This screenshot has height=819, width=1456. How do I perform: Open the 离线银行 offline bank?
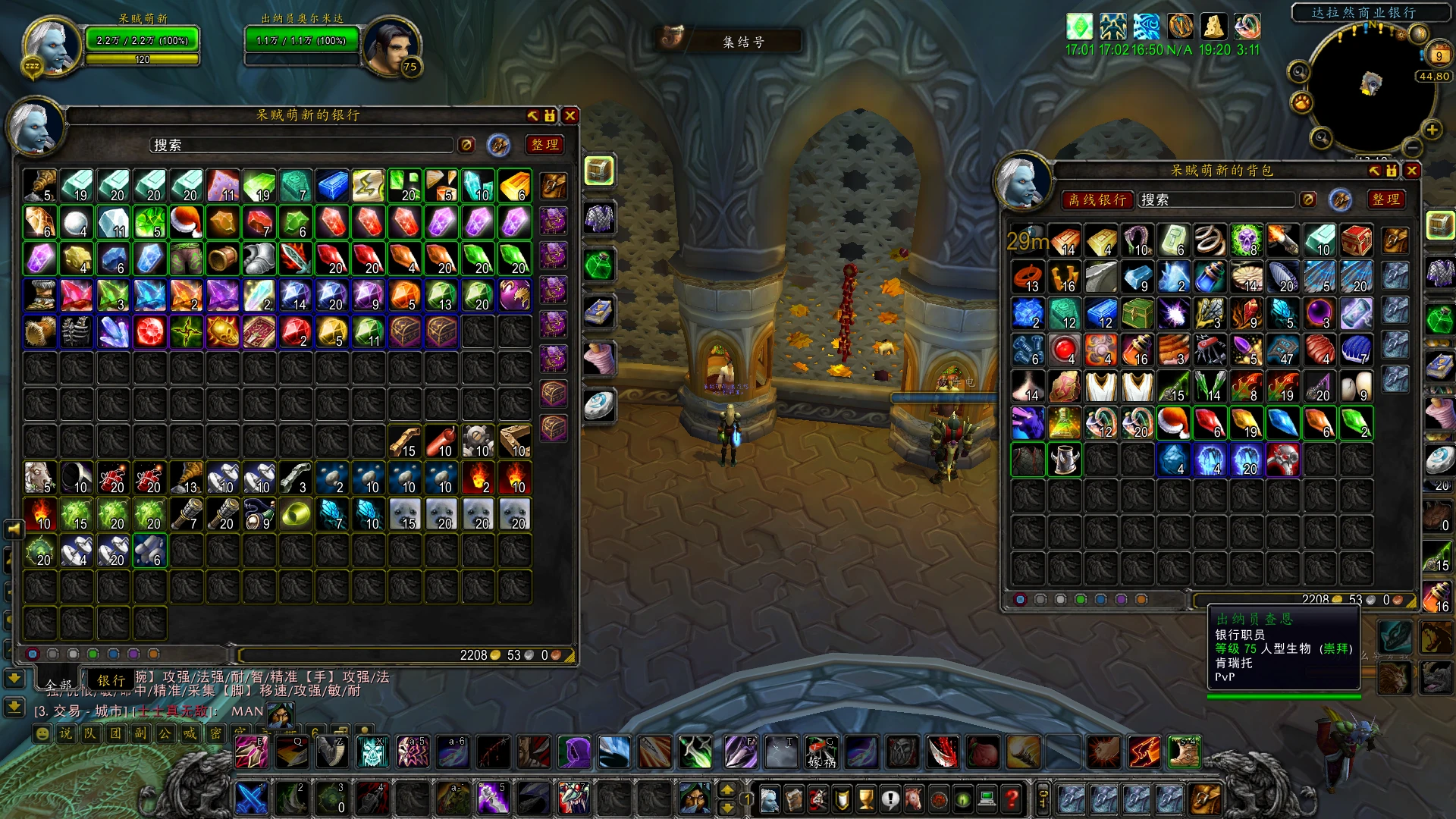pyautogui.click(x=1097, y=199)
